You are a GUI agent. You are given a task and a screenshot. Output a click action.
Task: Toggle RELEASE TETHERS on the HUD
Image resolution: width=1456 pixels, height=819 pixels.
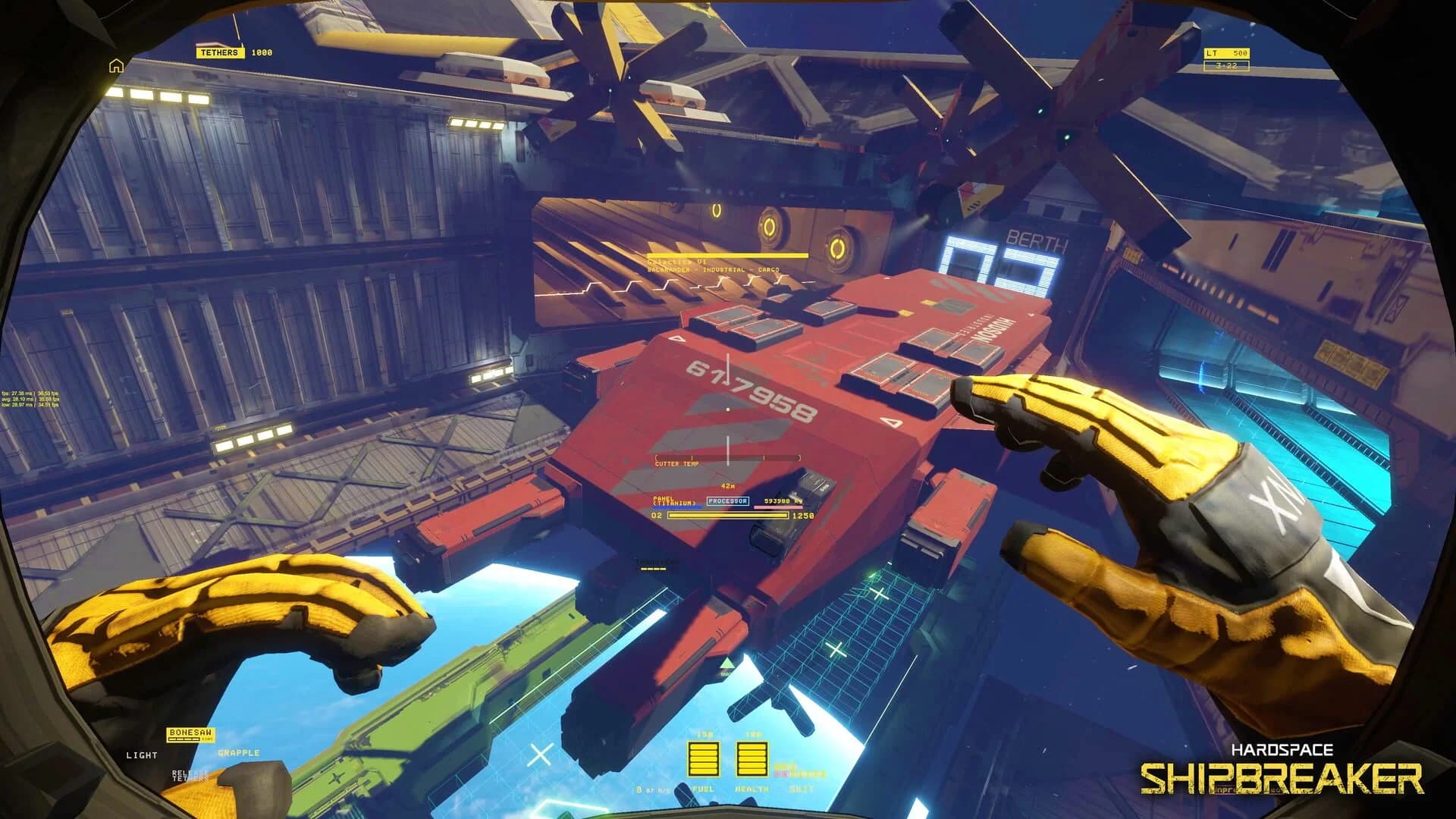[190, 774]
